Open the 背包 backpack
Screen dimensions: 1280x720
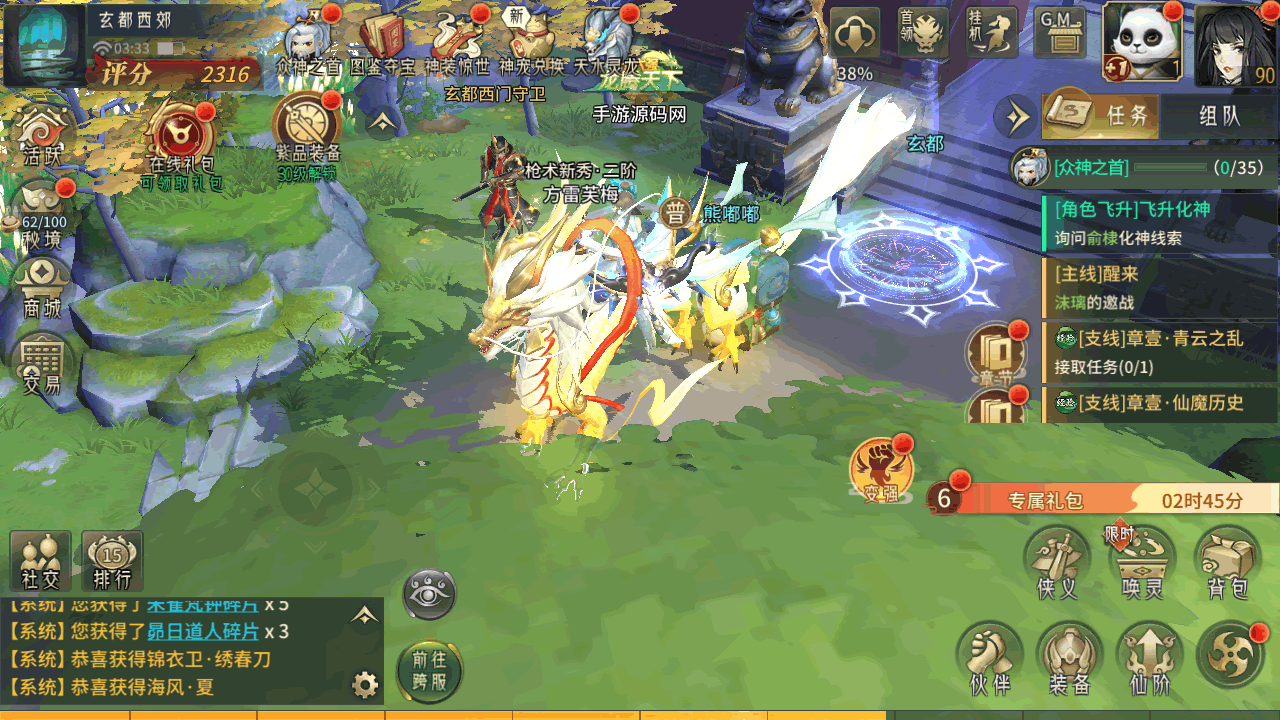pos(1227,562)
